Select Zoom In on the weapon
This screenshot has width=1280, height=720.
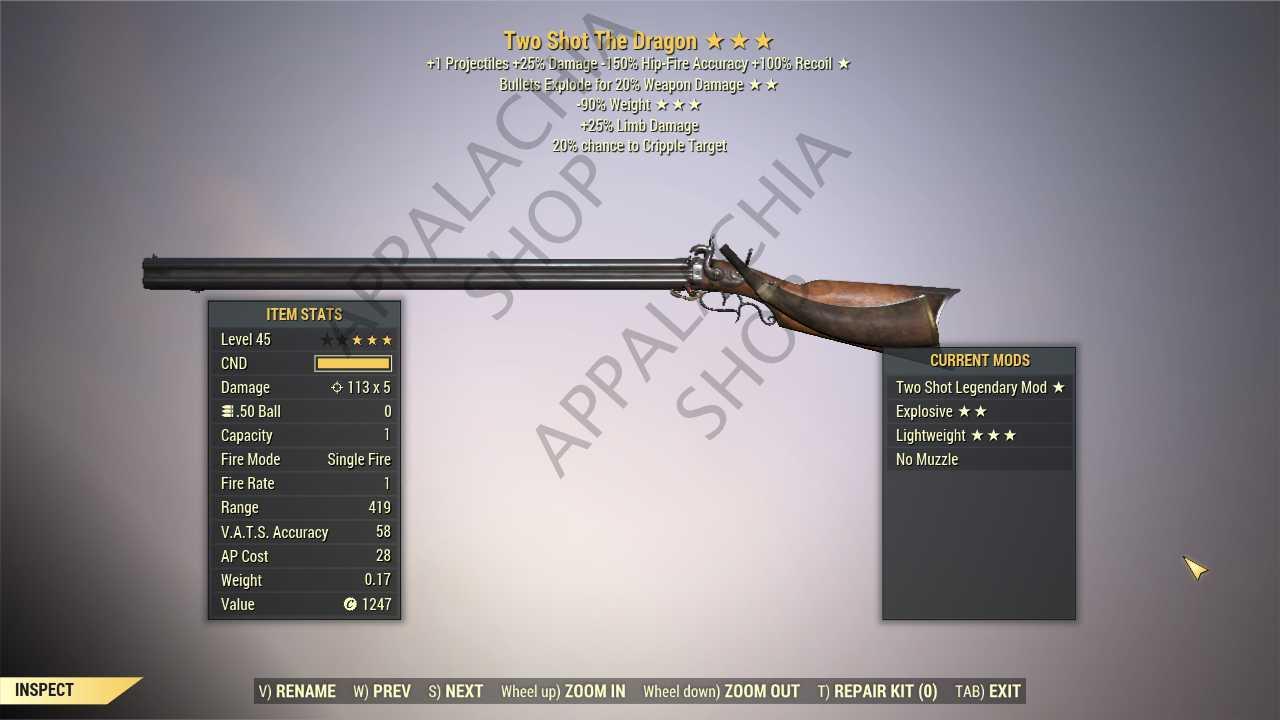pyautogui.click(x=563, y=691)
